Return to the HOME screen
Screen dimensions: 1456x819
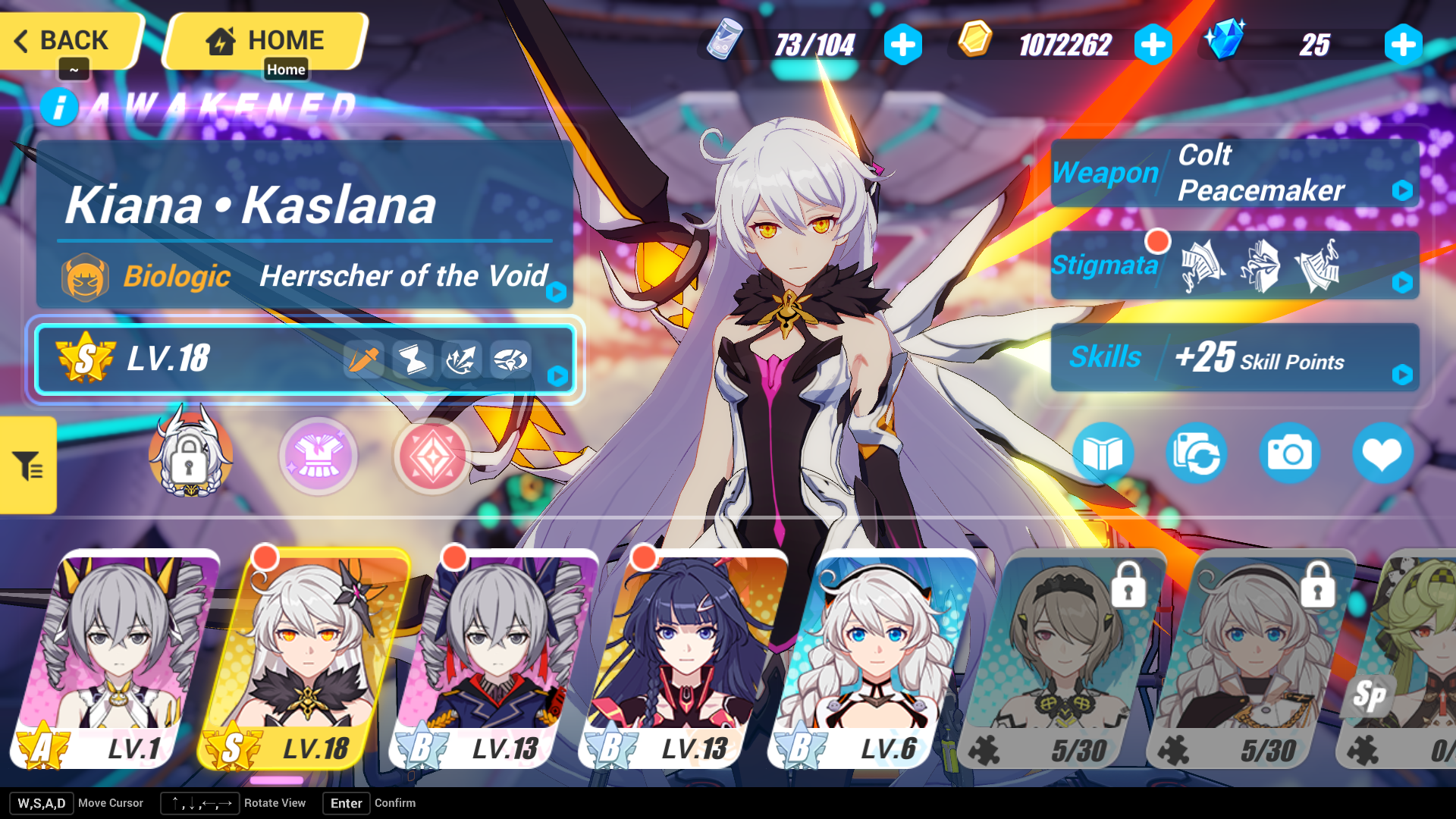[265, 40]
